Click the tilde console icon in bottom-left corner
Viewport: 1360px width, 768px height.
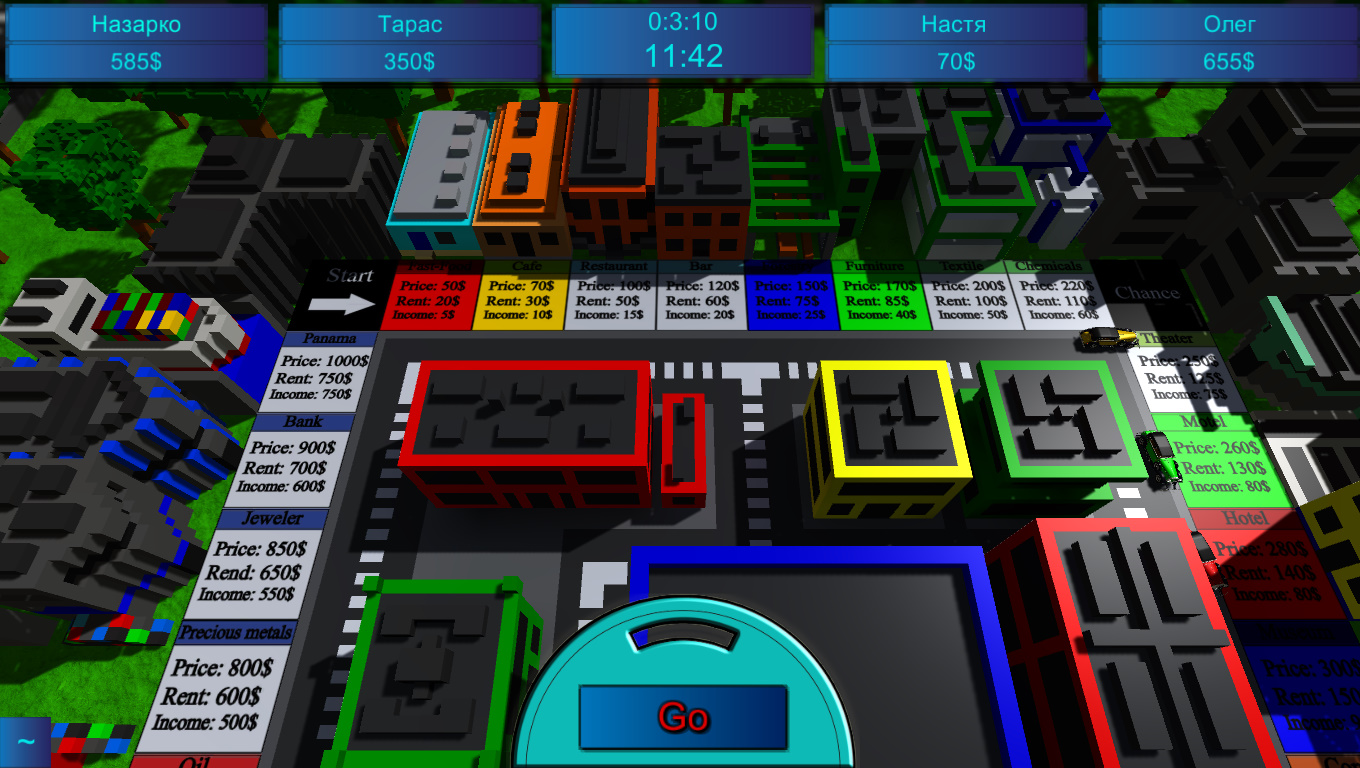[x=27, y=741]
